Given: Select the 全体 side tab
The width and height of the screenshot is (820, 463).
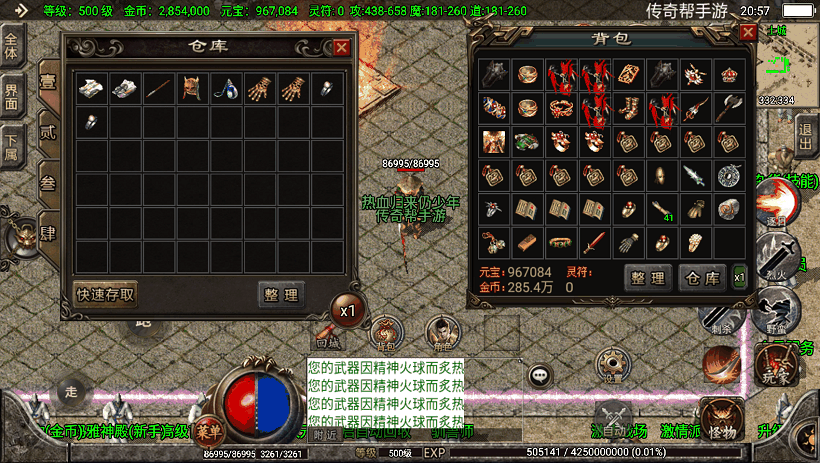Looking at the screenshot, I should (13, 47).
